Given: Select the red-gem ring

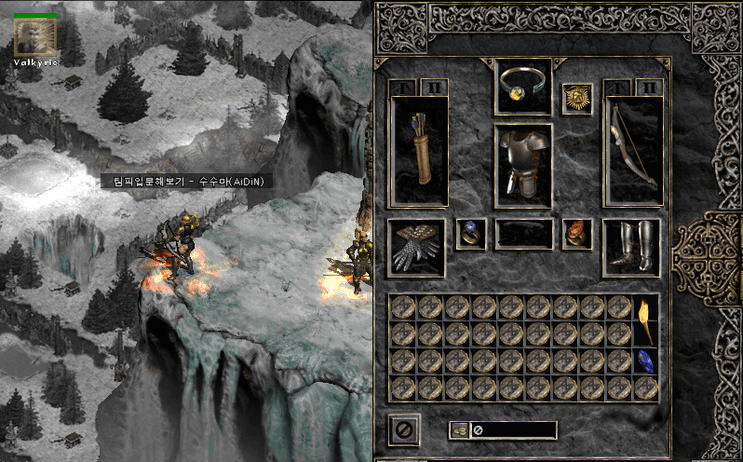Looking at the screenshot, I should [577, 233].
